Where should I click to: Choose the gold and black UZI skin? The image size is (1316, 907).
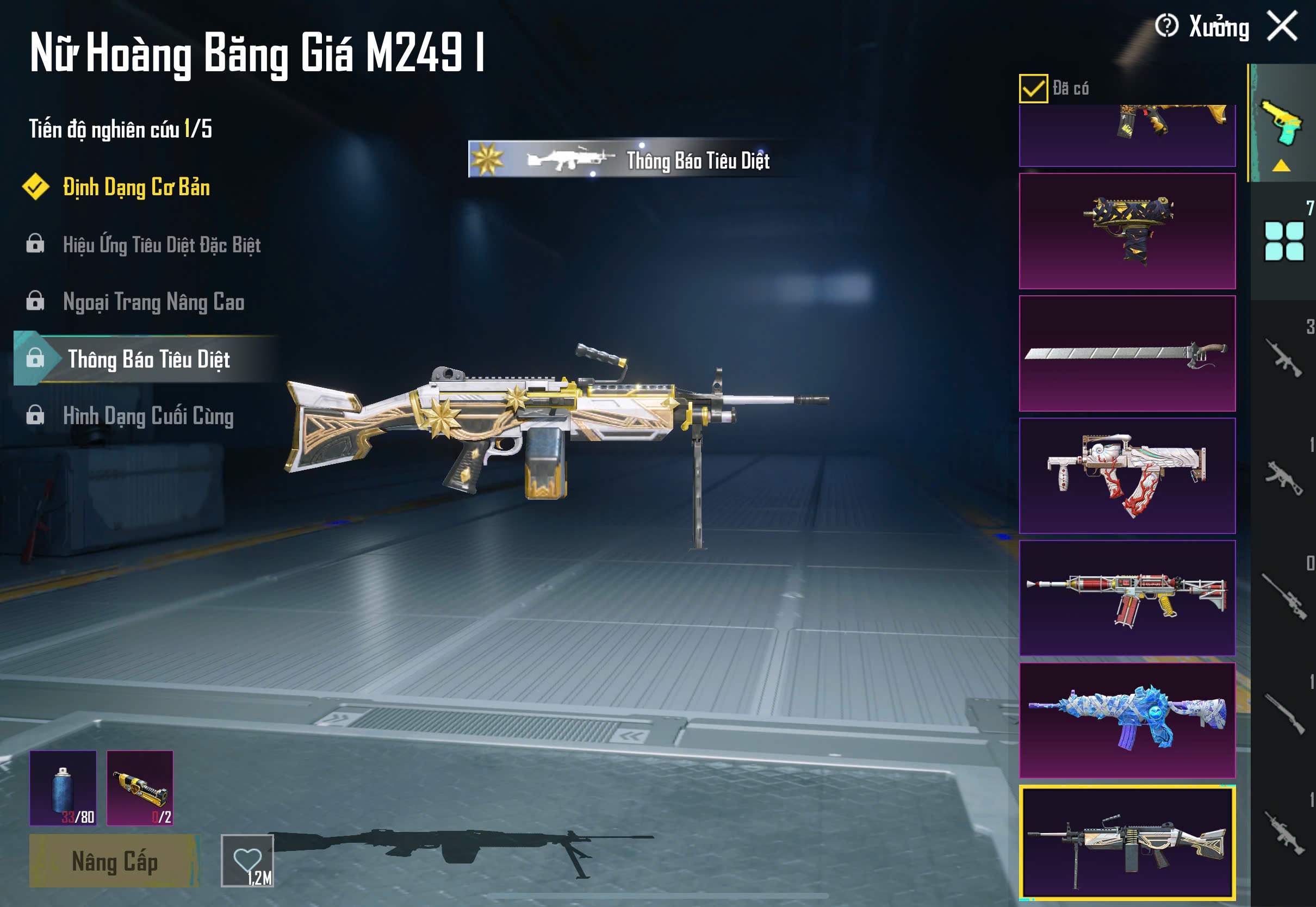tap(1127, 231)
